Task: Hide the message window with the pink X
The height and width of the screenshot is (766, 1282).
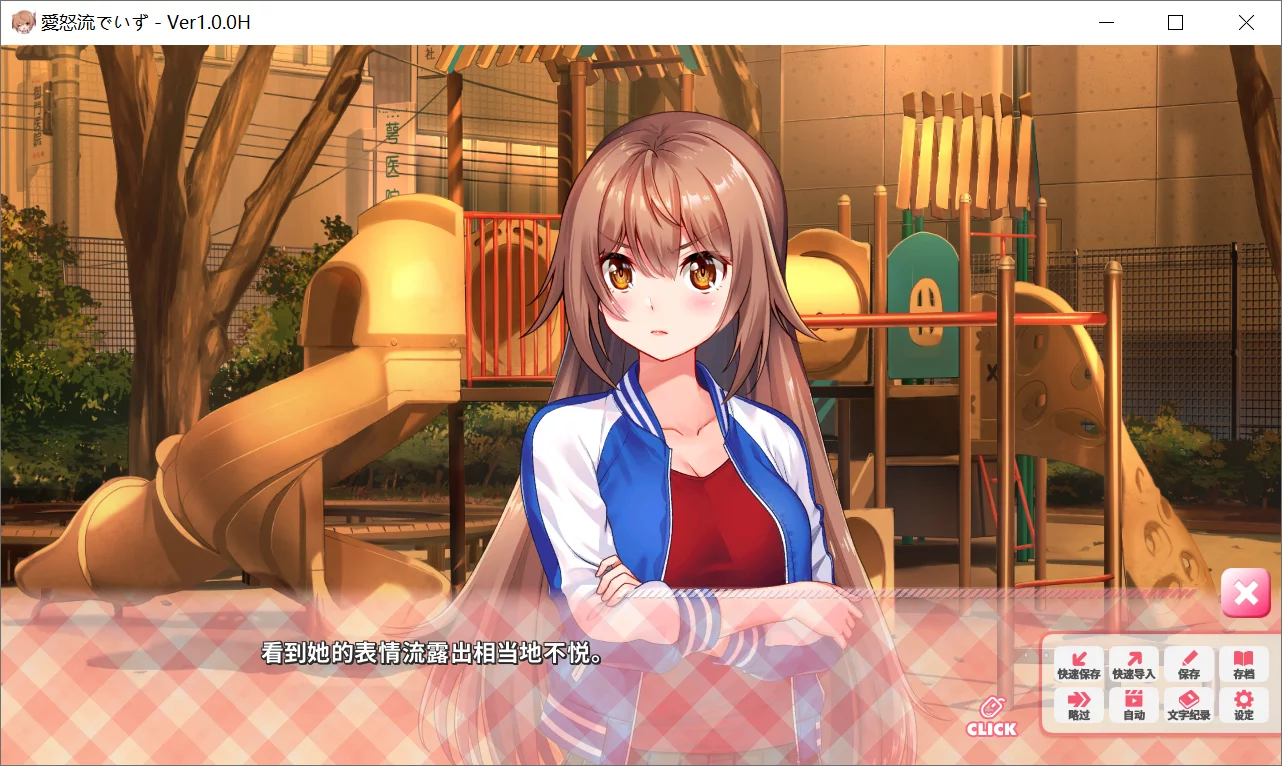Action: (1245, 593)
